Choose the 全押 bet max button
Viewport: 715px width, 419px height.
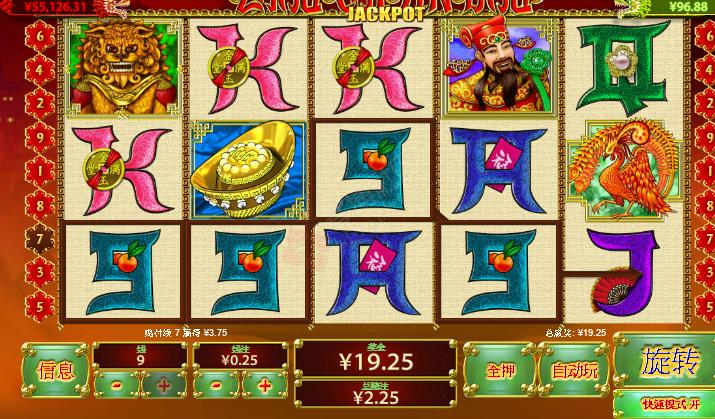[500, 369]
